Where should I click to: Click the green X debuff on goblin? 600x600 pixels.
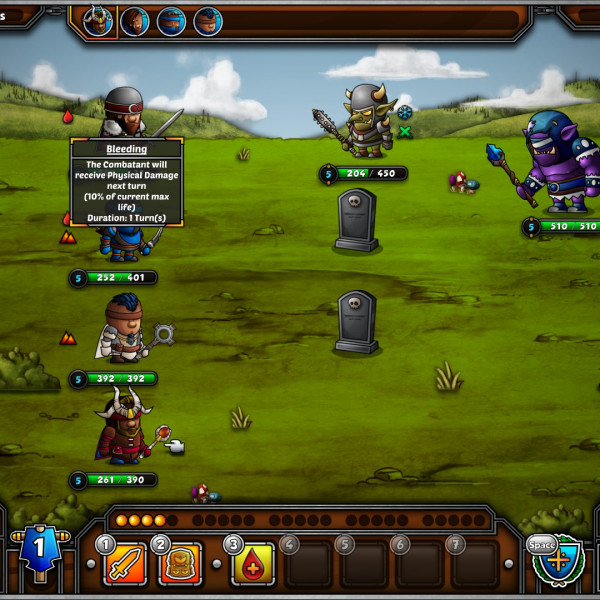405,131
